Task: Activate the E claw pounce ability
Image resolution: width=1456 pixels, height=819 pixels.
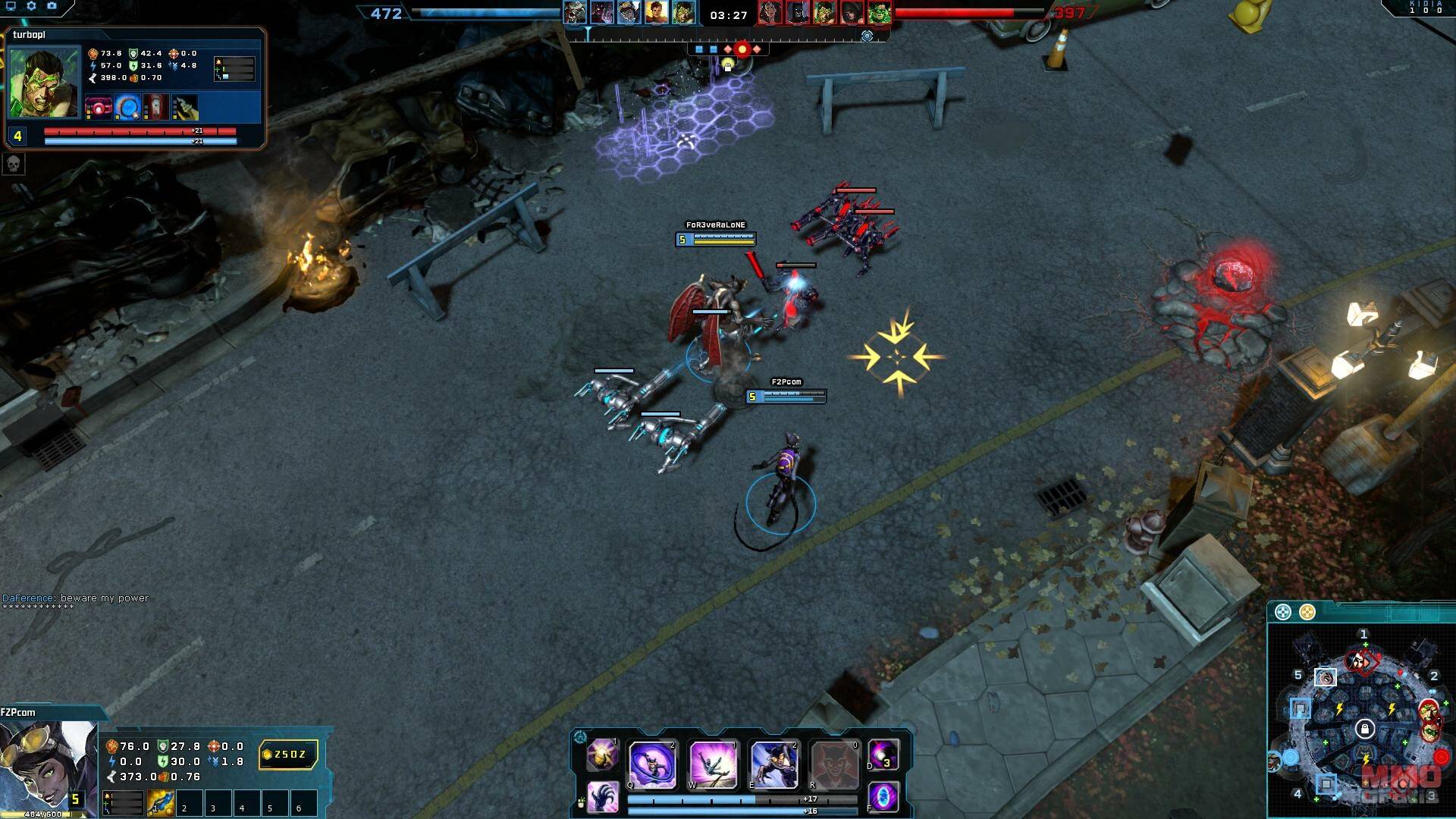Action: click(x=773, y=764)
